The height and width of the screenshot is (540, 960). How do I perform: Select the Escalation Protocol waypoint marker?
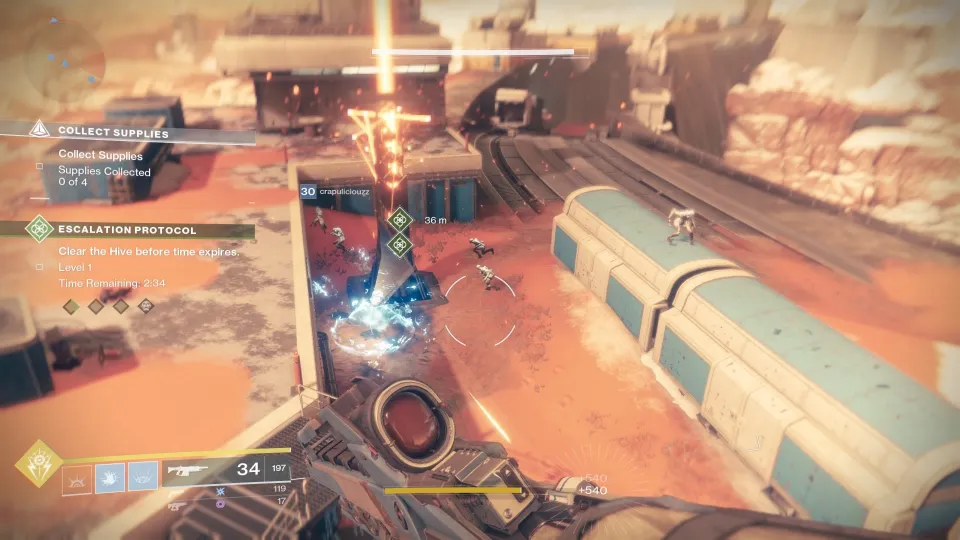click(400, 220)
